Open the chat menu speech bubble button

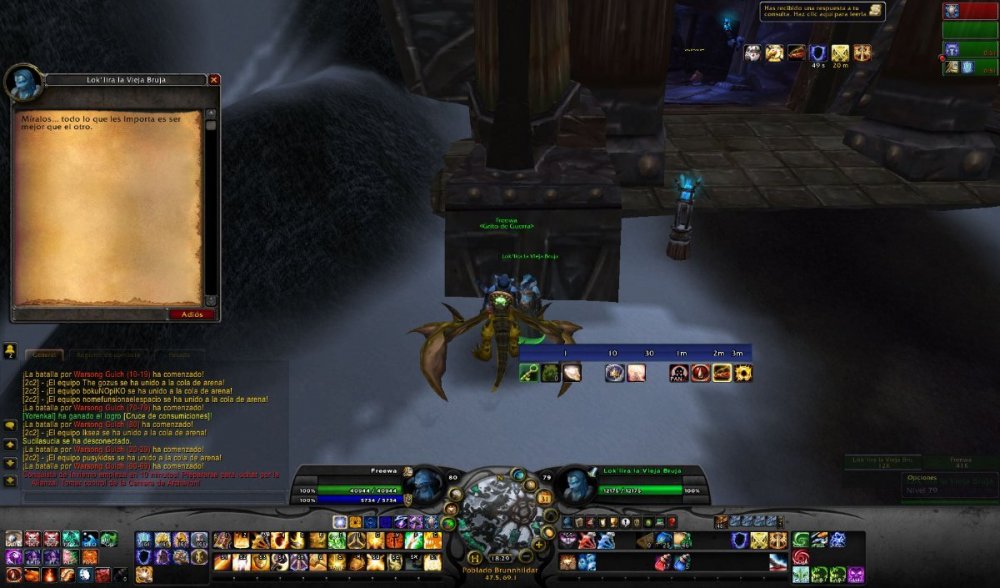10,424
